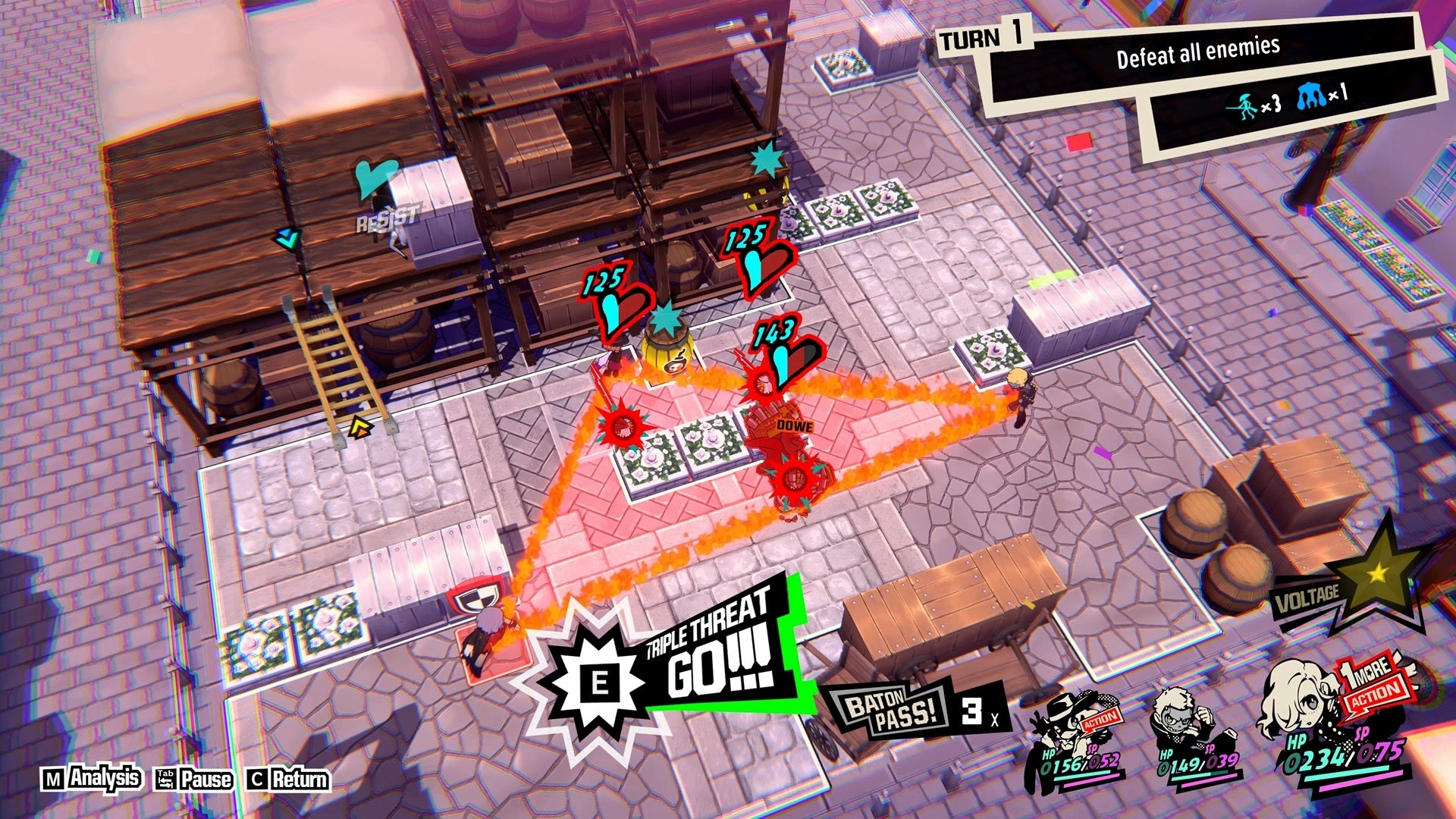Image resolution: width=1456 pixels, height=819 pixels.
Task: Click the Turn 1 banner
Action: click(x=986, y=38)
